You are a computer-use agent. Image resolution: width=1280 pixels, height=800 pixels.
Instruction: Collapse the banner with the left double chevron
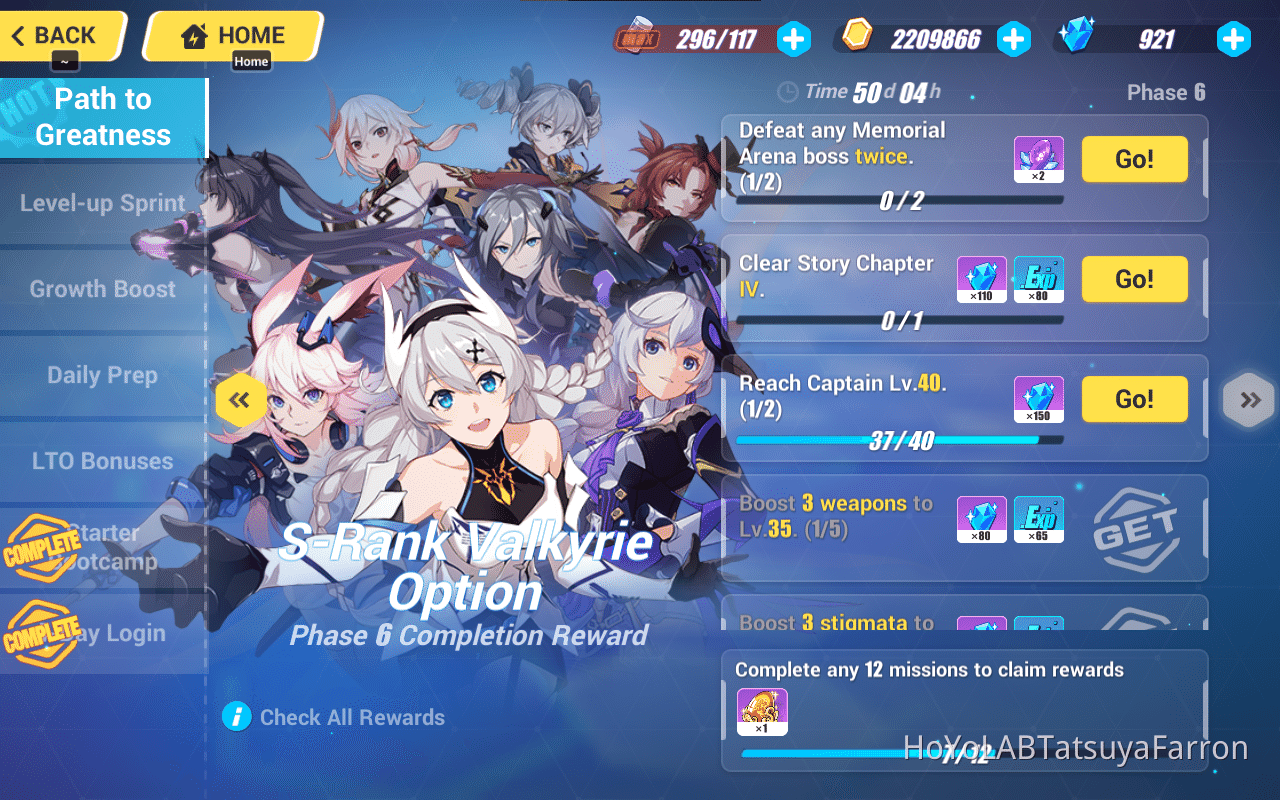240,399
